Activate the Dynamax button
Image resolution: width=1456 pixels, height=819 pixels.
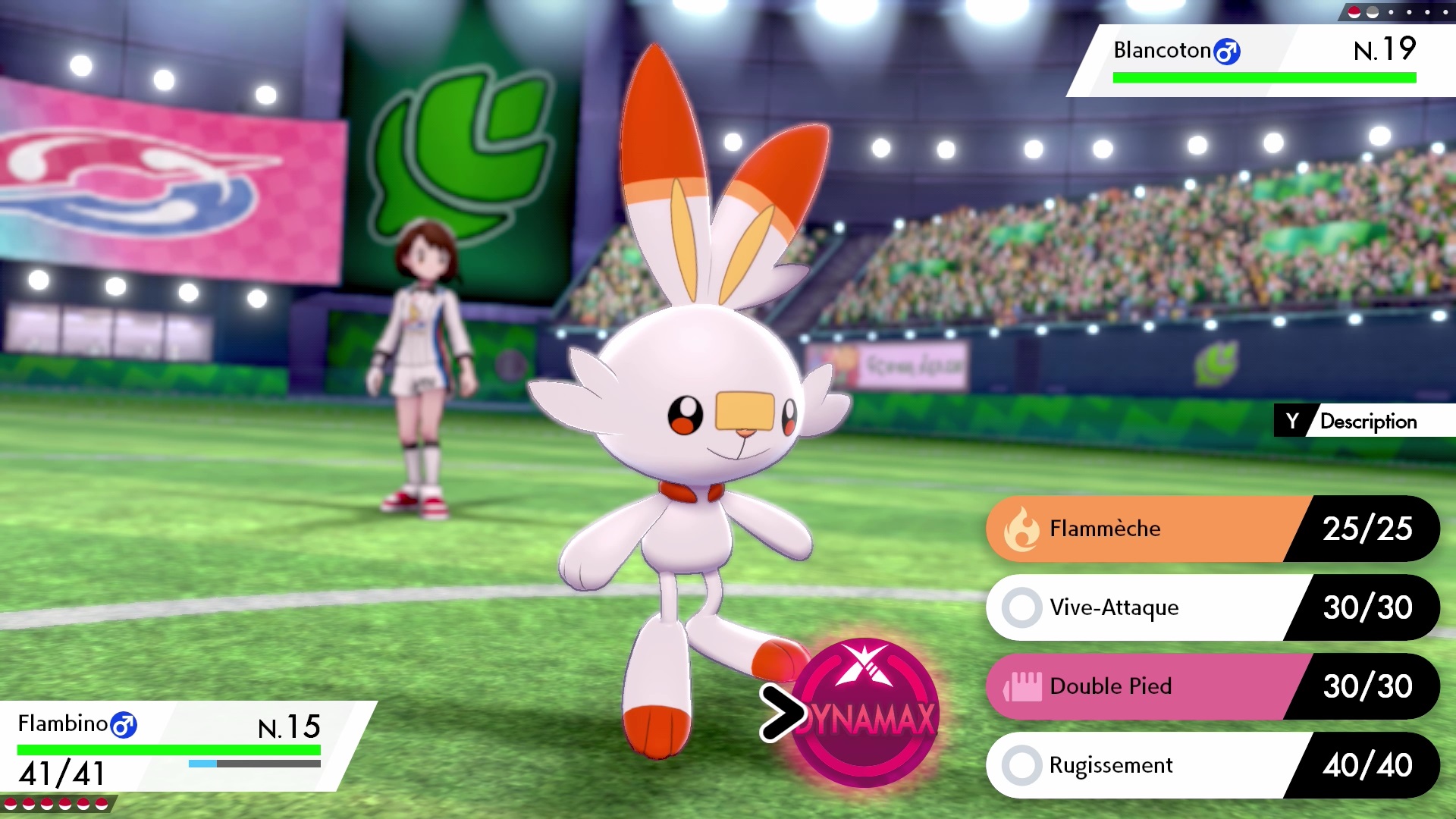[x=866, y=713]
